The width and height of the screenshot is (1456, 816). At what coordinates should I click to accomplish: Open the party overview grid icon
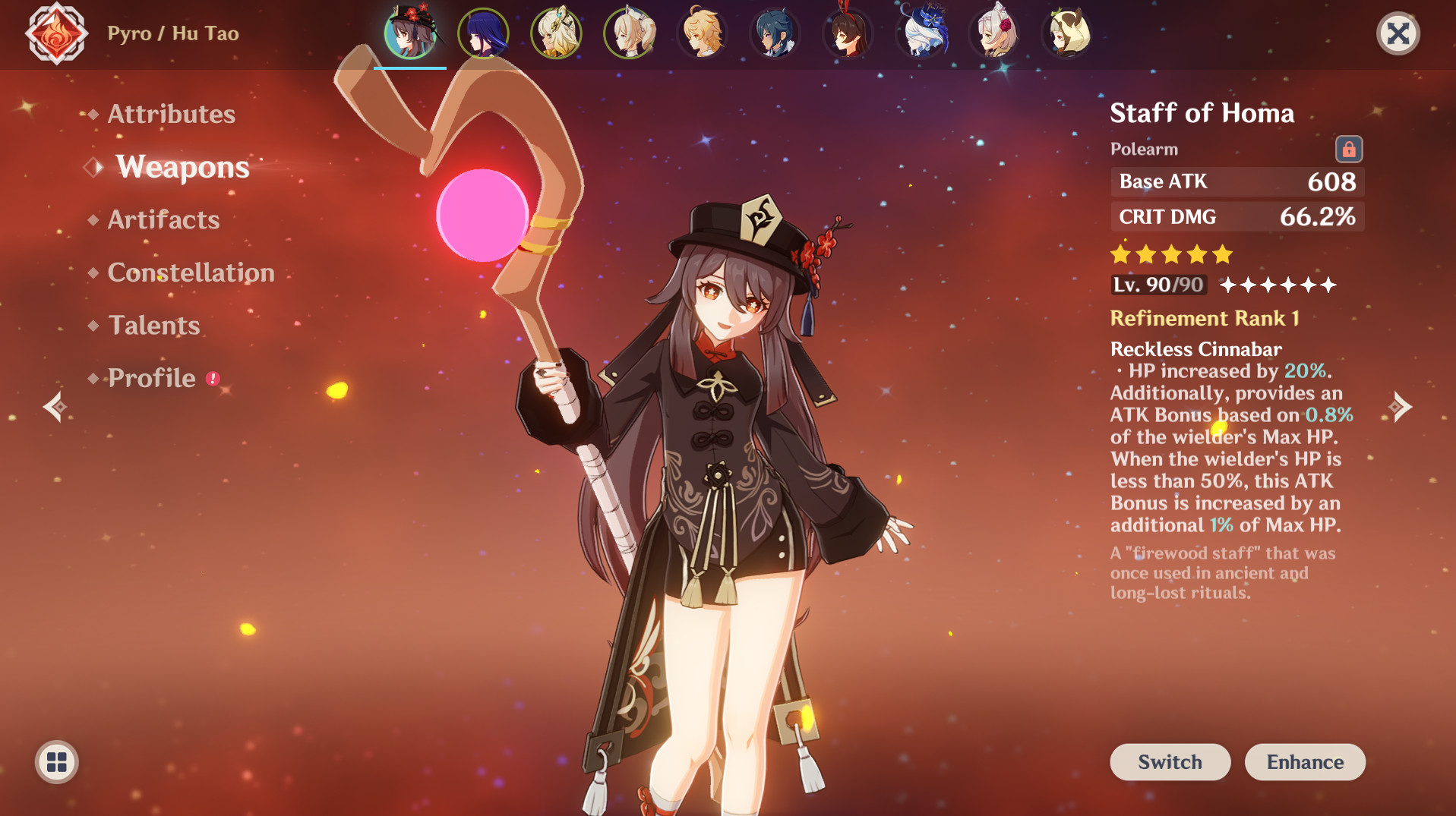point(56,764)
